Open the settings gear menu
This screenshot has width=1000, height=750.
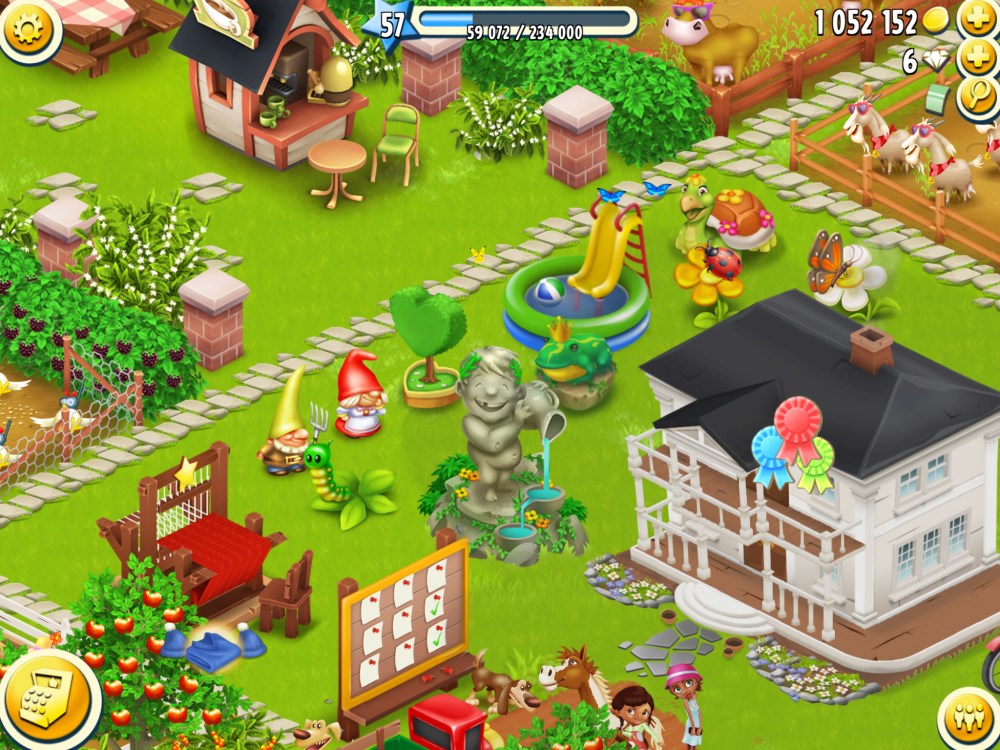click(x=27, y=25)
